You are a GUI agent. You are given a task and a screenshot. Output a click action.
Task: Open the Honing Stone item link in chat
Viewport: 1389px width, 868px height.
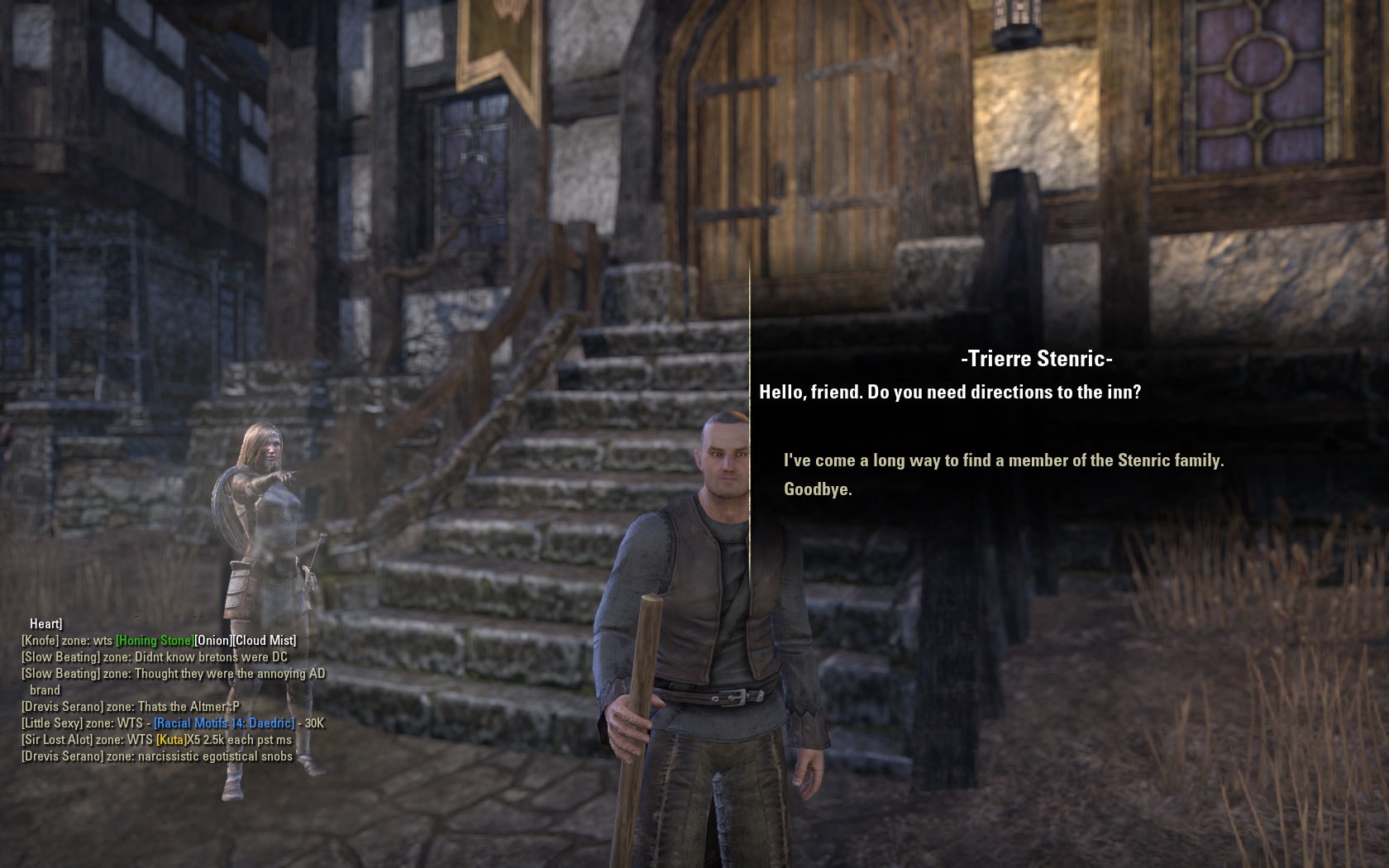point(155,641)
